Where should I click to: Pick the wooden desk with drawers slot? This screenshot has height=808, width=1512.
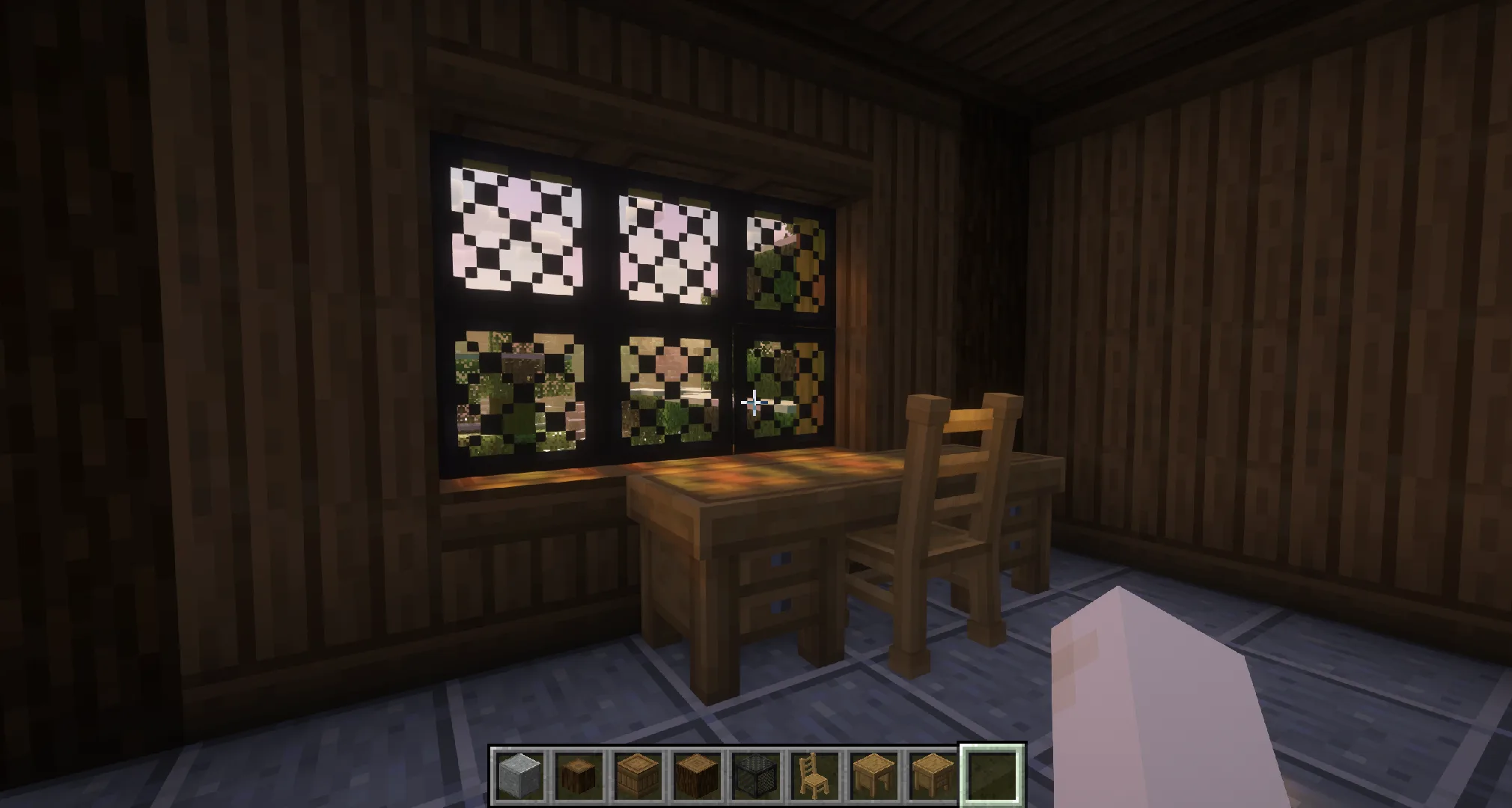pyautogui.click(x=930, y=775)
